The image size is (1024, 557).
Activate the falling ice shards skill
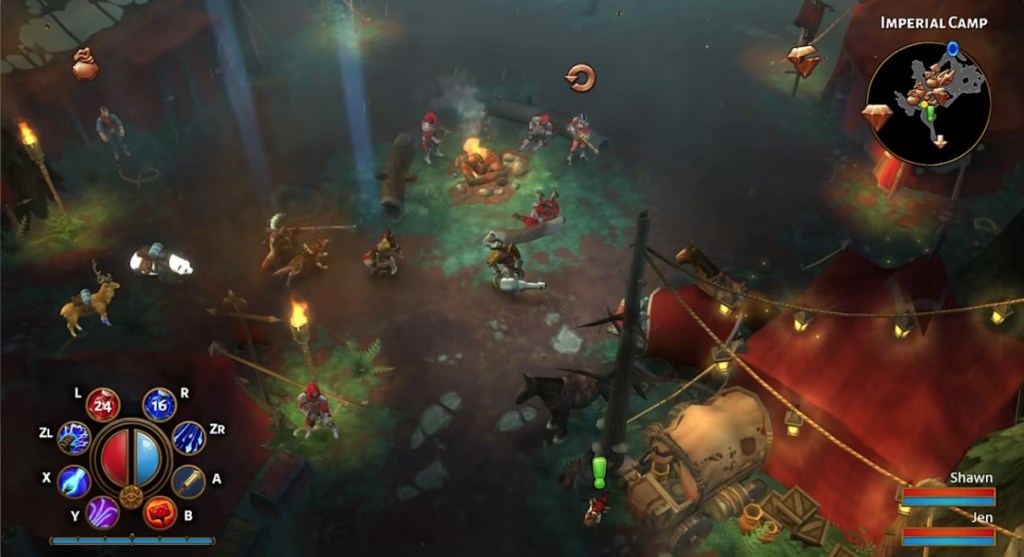[188, 437]
